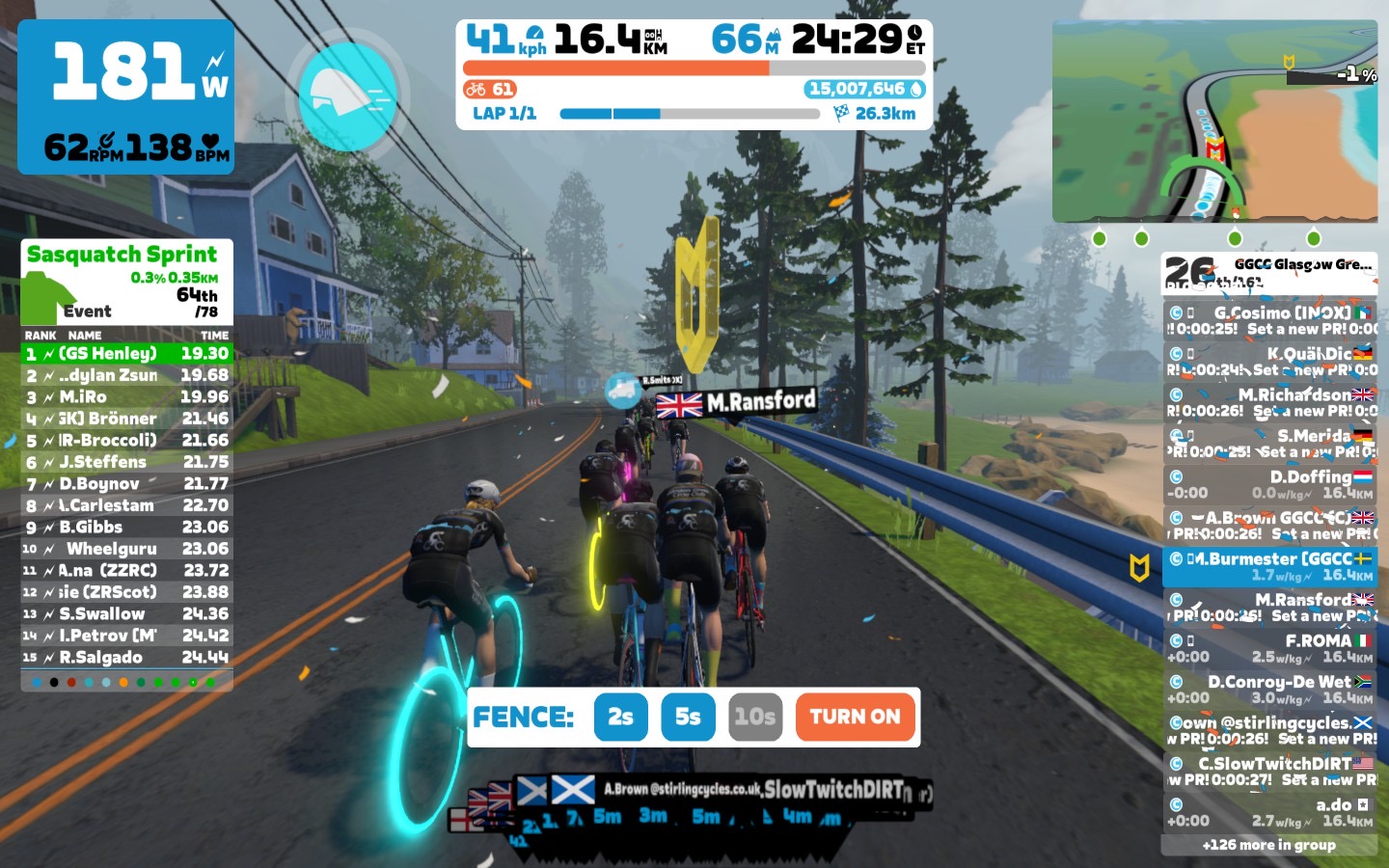
Task: Select the 2s fence option
Action: tap(620, 717)
